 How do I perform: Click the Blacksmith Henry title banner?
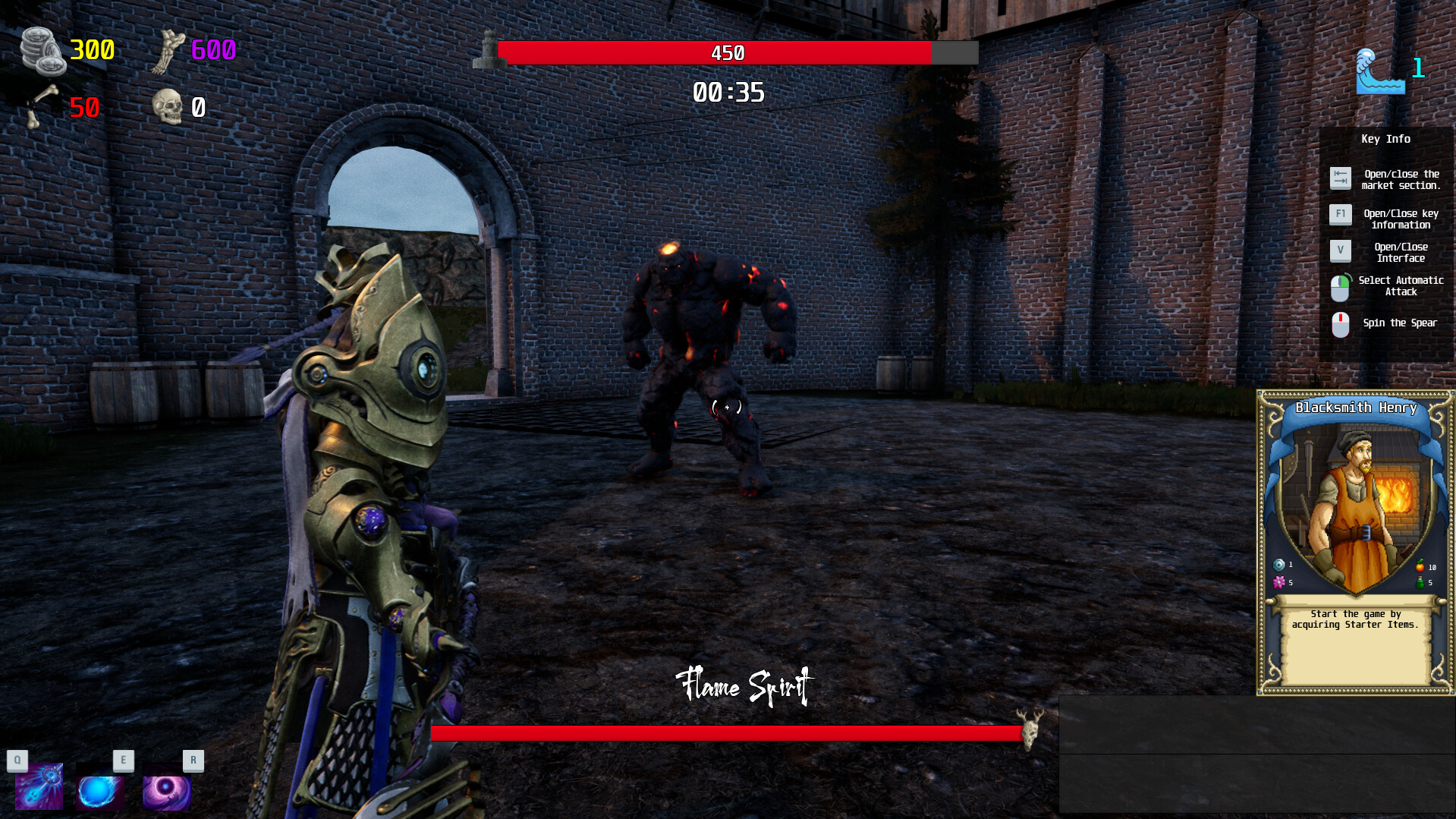(x=1356, y=408)
